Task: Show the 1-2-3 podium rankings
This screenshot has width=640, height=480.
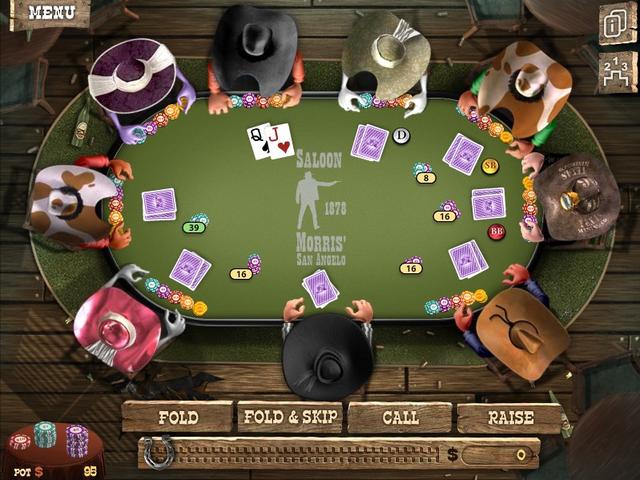Action: pos(617,69)
